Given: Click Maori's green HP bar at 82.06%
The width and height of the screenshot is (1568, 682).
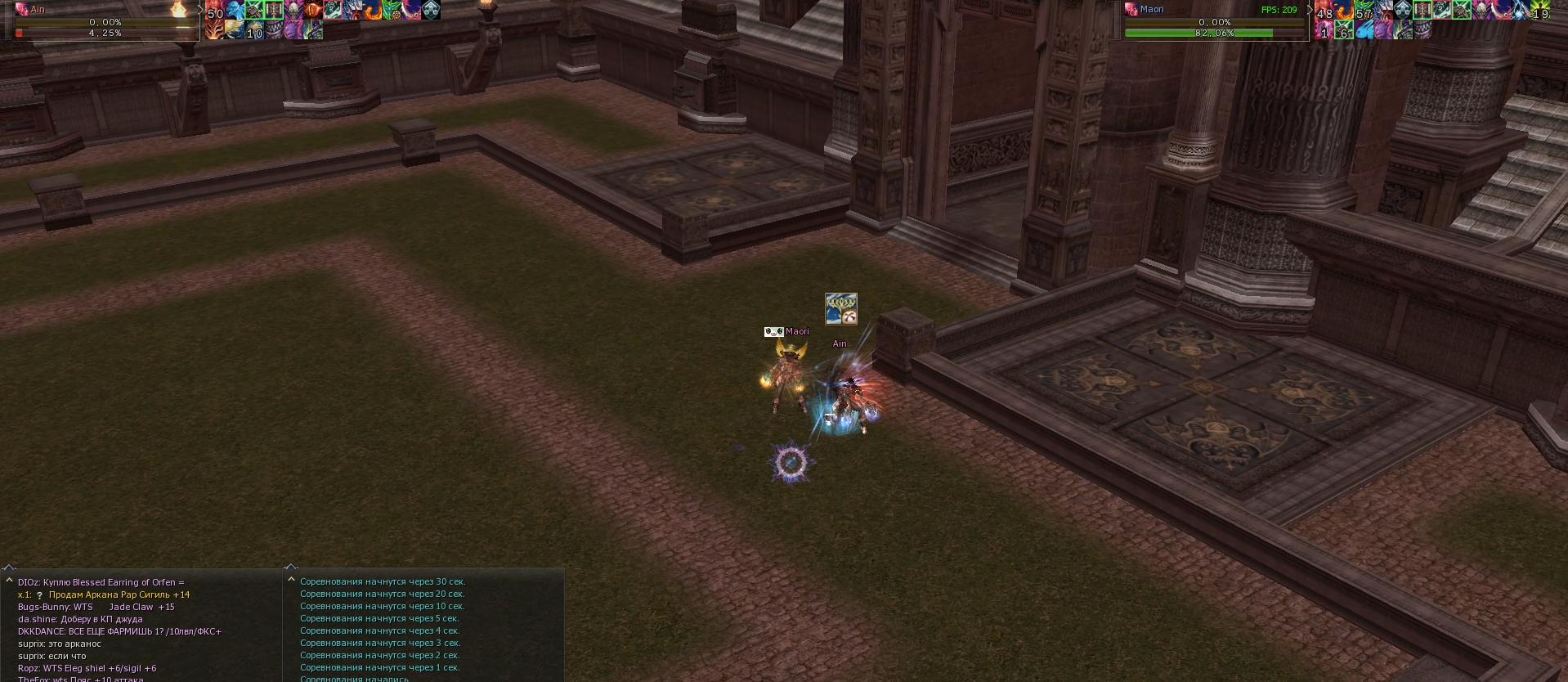Looking at the screenshot, I should pyautogui.click(x=1216, y=33).
